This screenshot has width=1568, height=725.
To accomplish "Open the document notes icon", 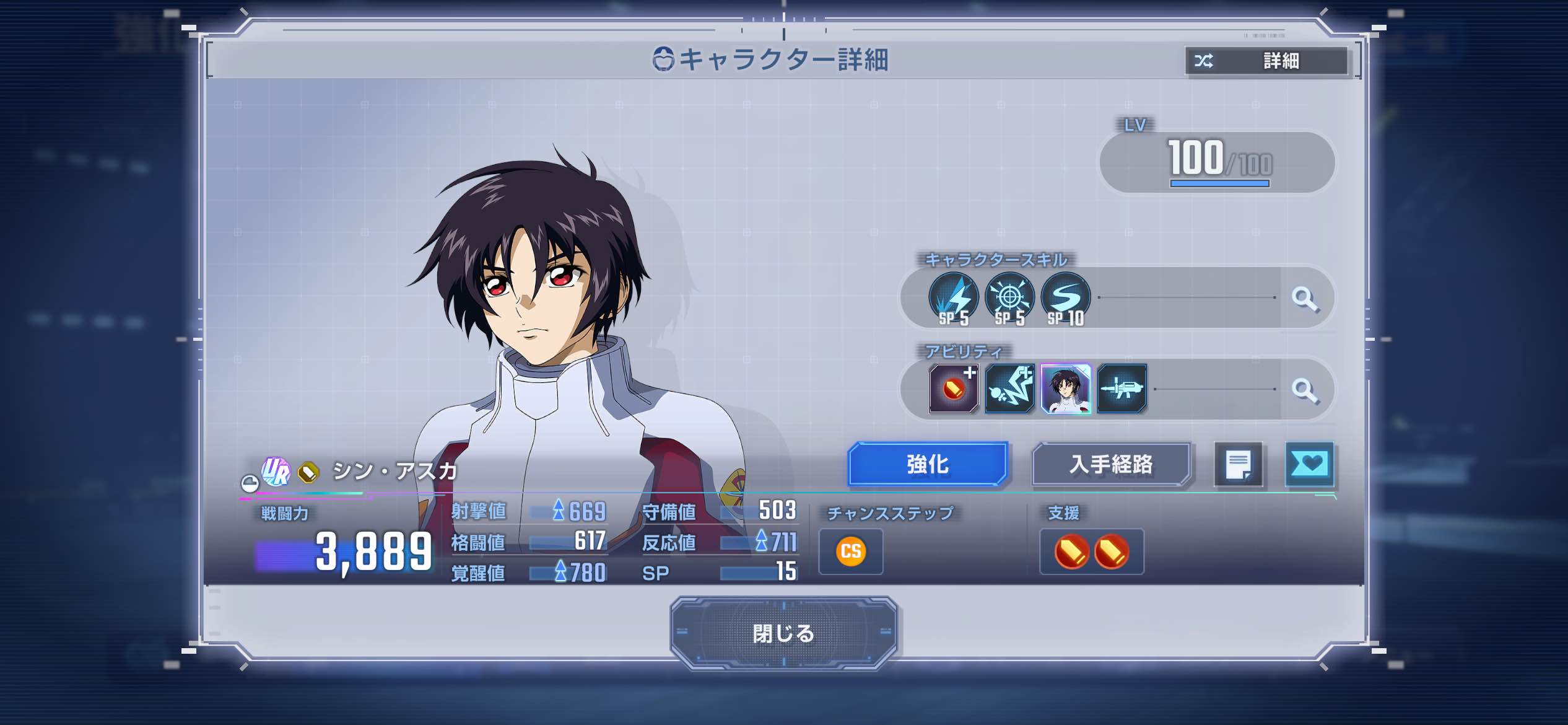I will [x=1239, y=465].
